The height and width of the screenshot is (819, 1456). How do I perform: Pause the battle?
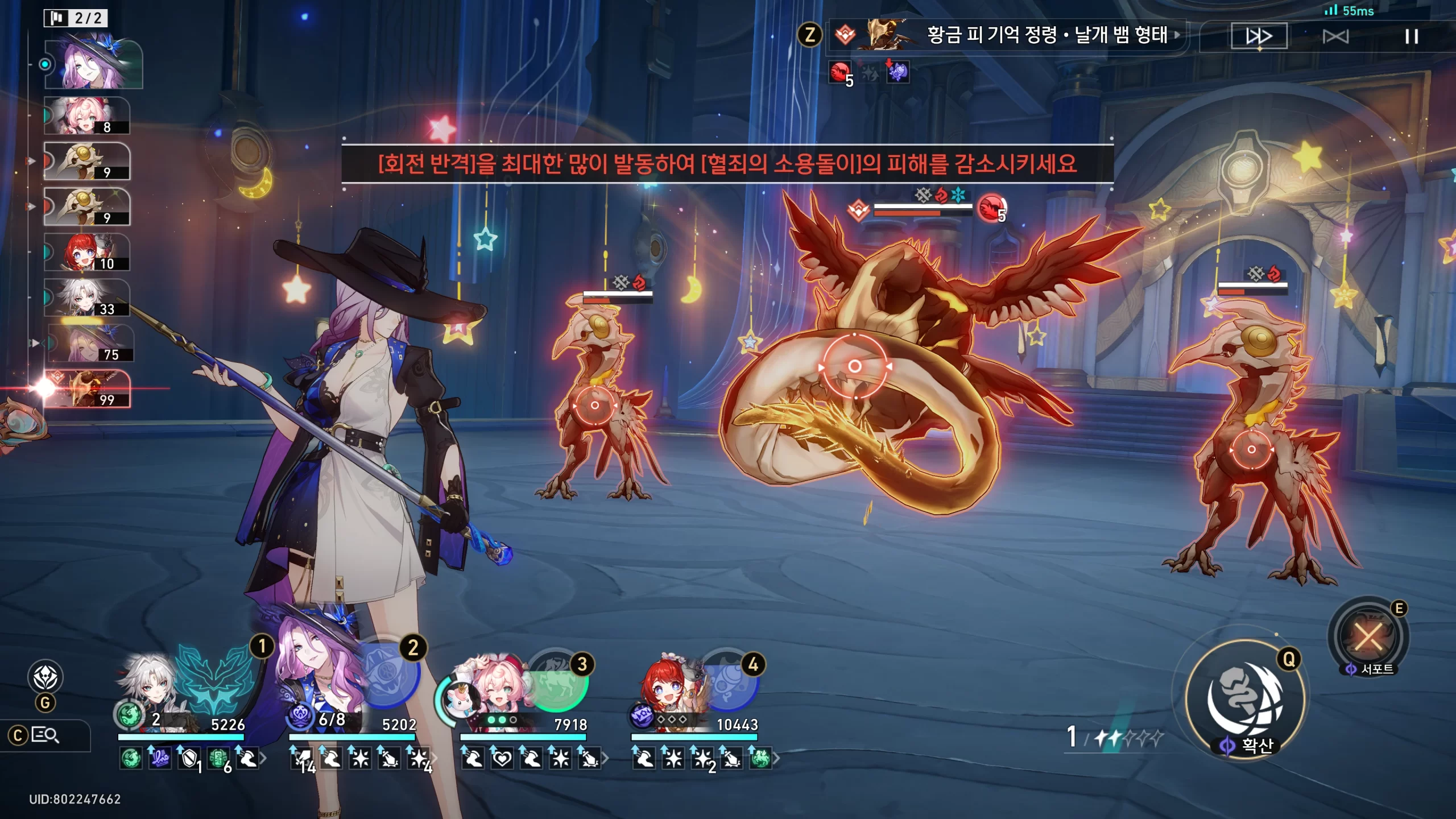1411,37
